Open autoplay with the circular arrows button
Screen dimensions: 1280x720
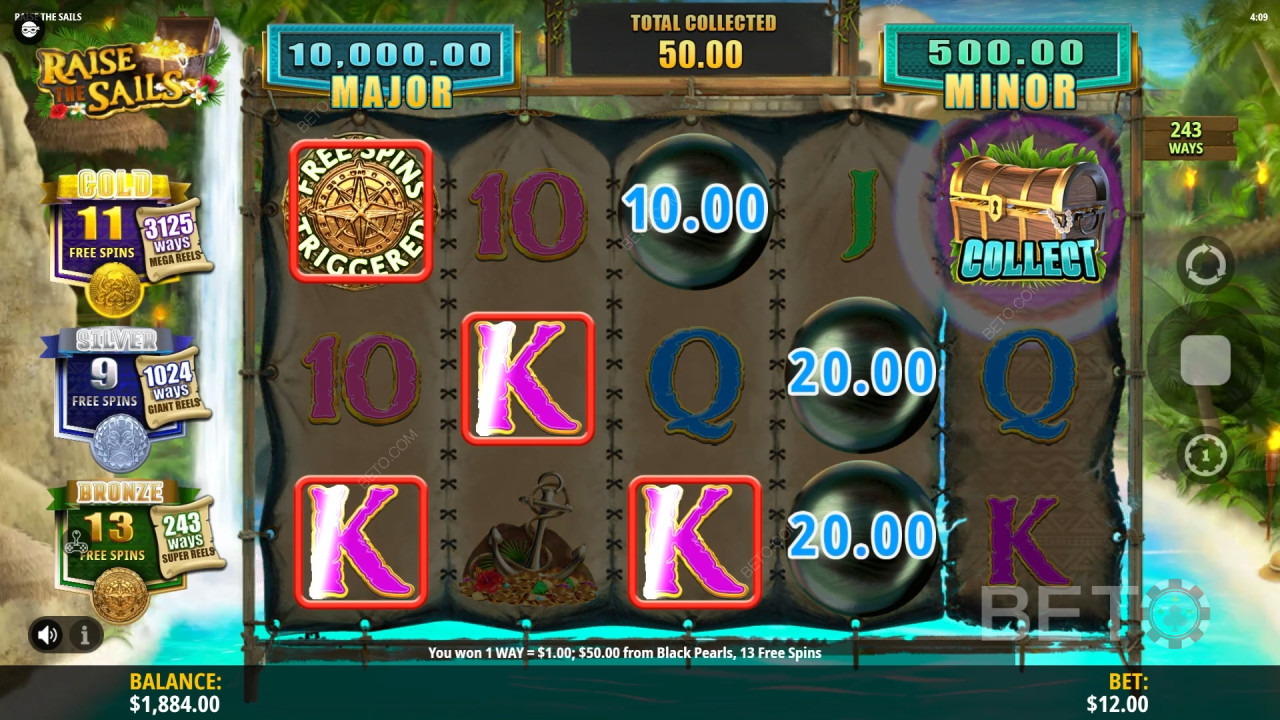(x=1205, y=265)
